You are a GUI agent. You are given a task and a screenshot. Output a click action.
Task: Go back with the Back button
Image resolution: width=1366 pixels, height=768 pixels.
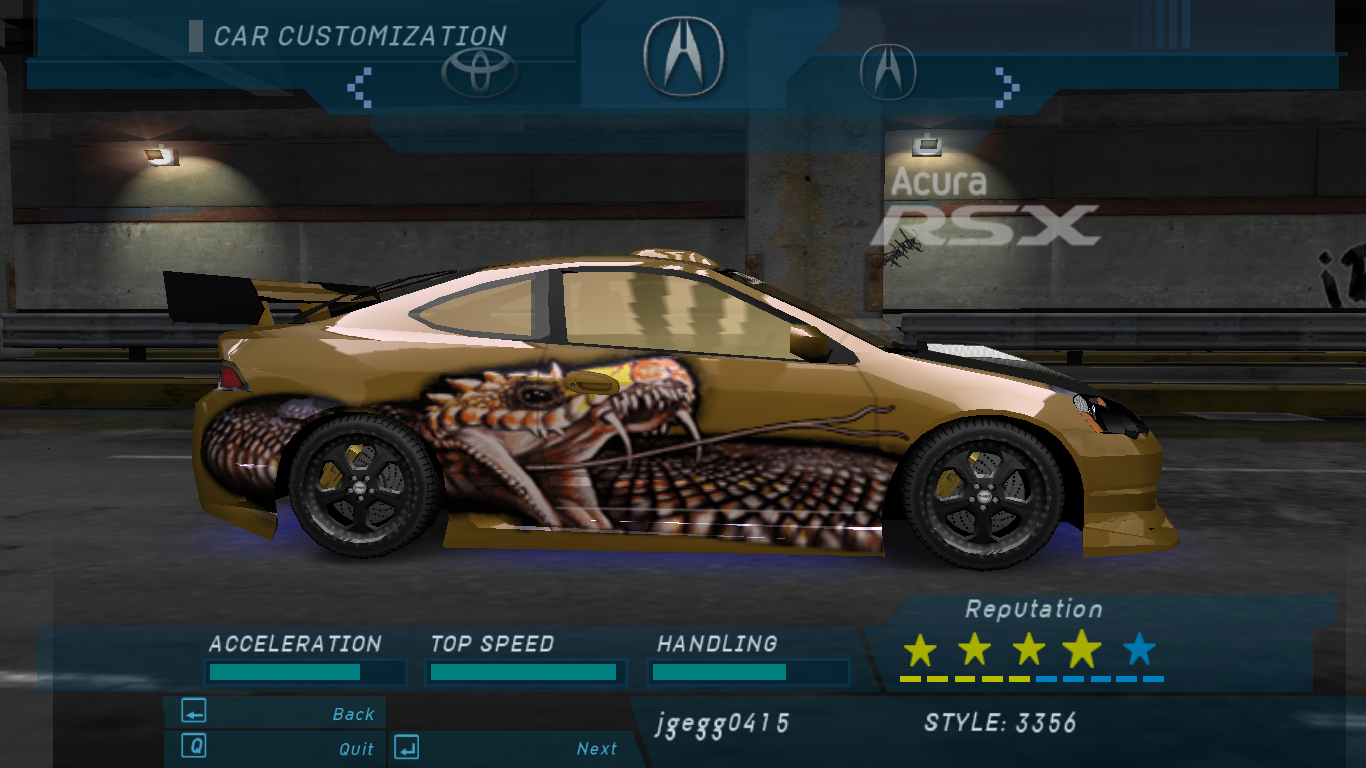(x=275, y=713)
